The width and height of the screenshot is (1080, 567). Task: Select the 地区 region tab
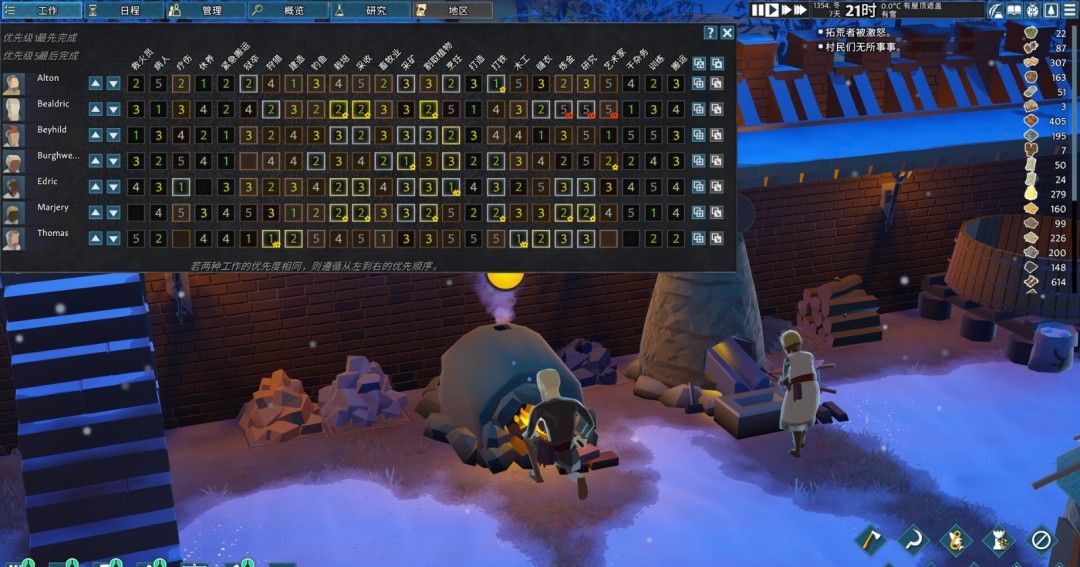point(452,10)
